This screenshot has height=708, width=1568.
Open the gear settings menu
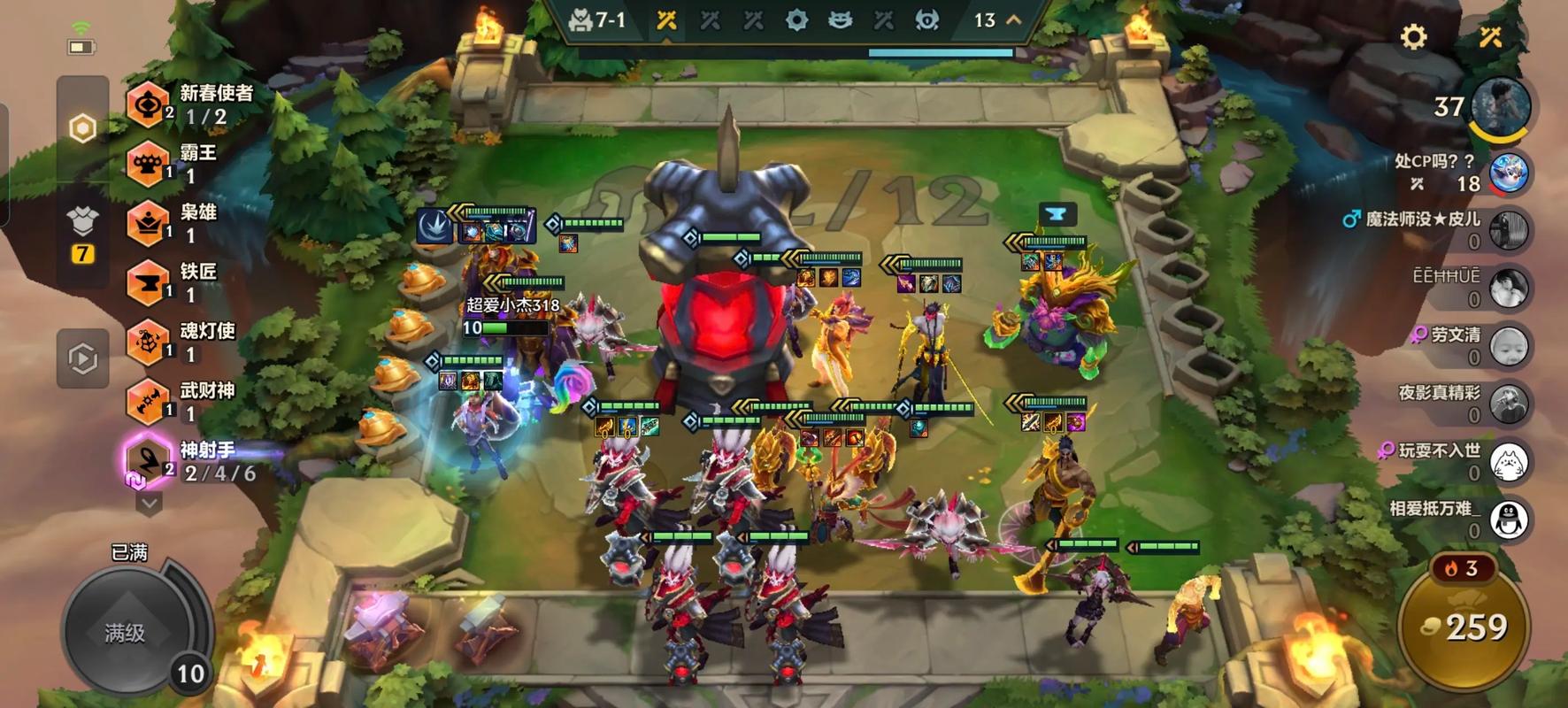tap(1413, 37)
